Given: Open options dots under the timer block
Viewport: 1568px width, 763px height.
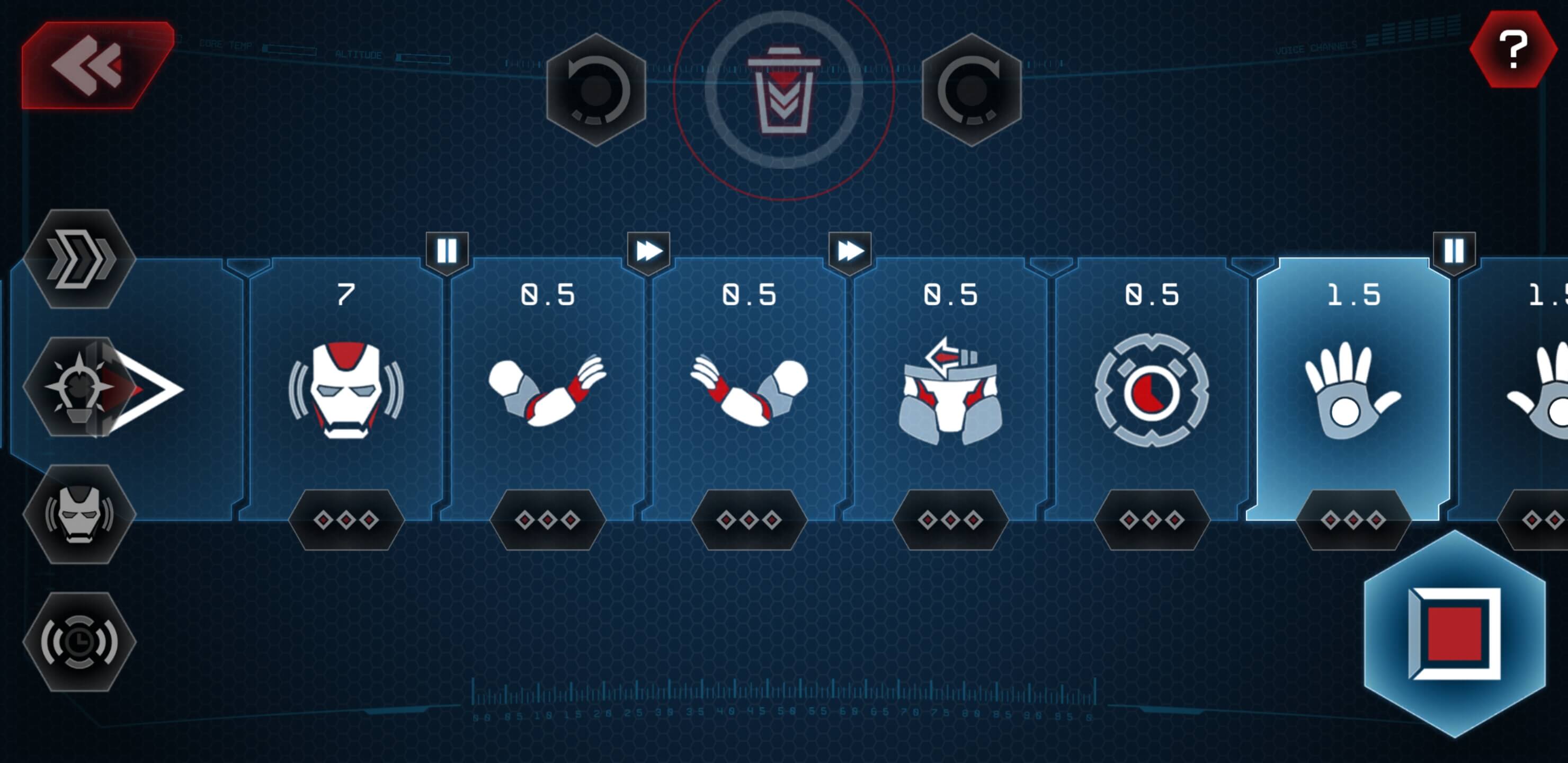Looking at the screenshot, I should click(x=1152, y=520).
